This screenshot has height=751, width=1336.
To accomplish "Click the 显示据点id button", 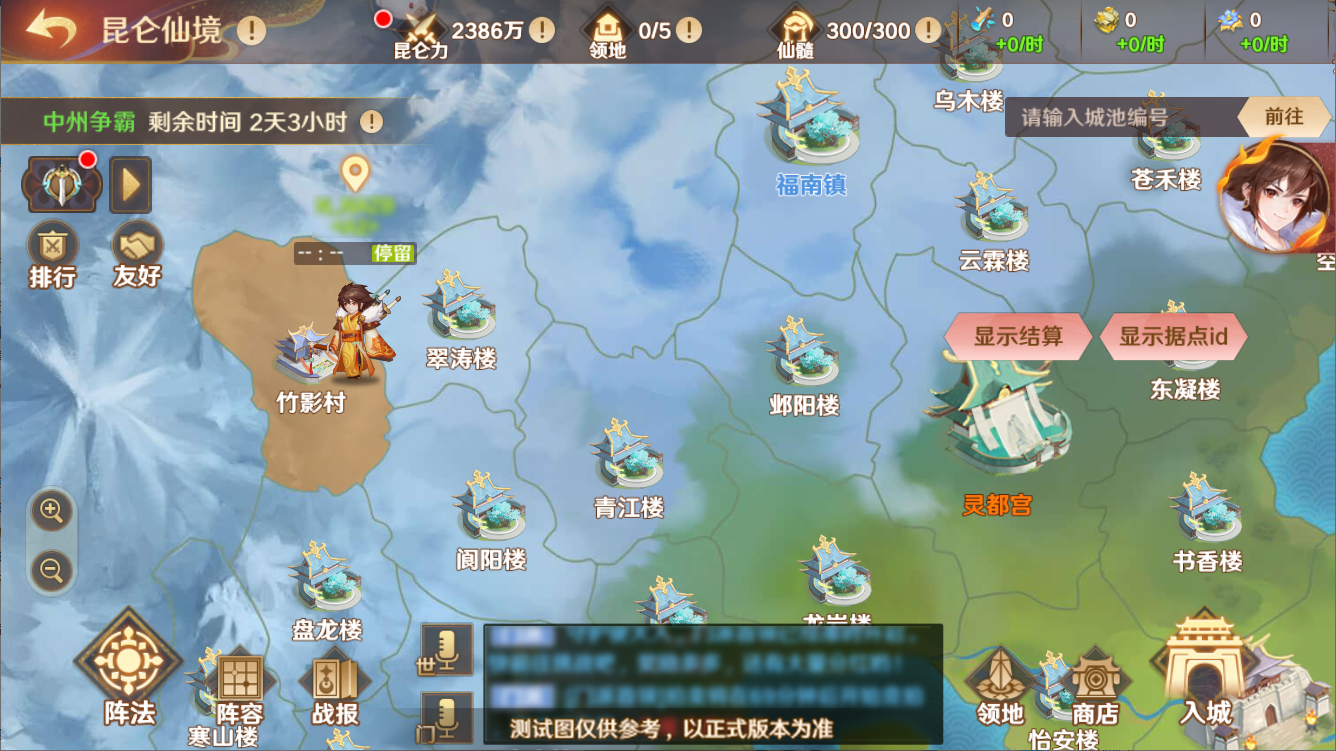I will [1173, 336].
